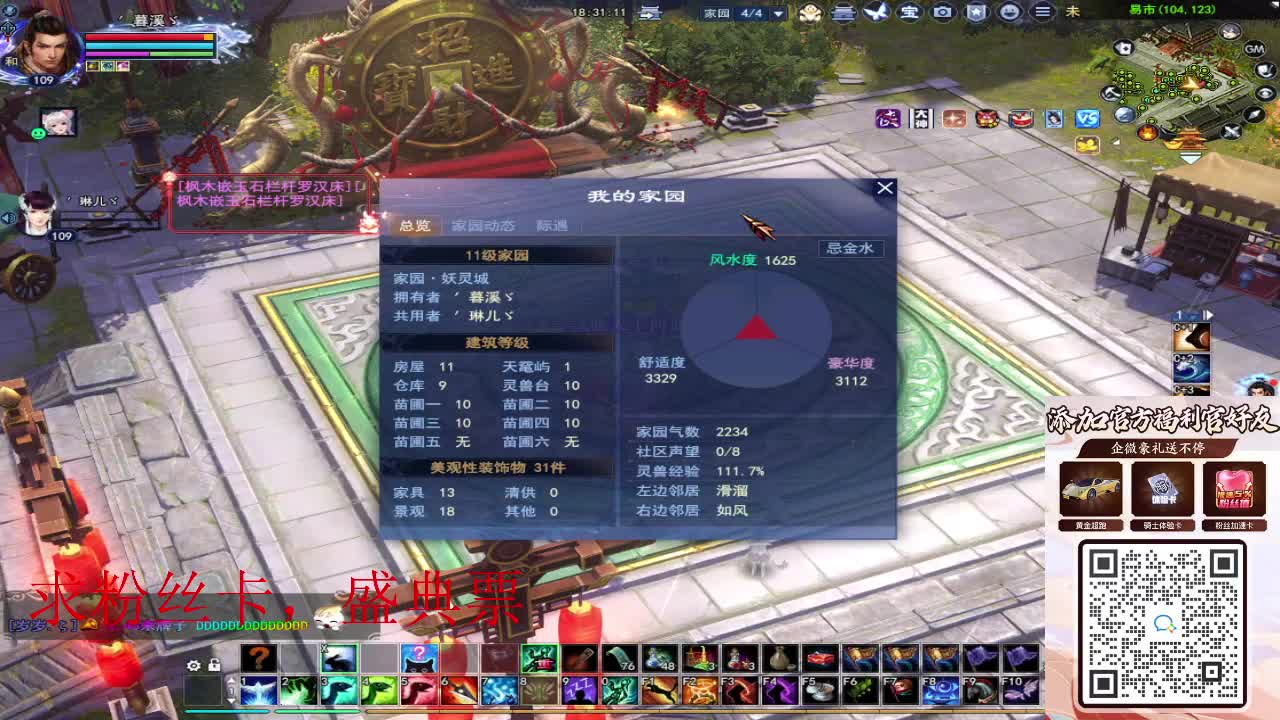Screen dimensions: 1280x720
Task: Open the VS cross-server battle icon
Action: coord(1086,118)
